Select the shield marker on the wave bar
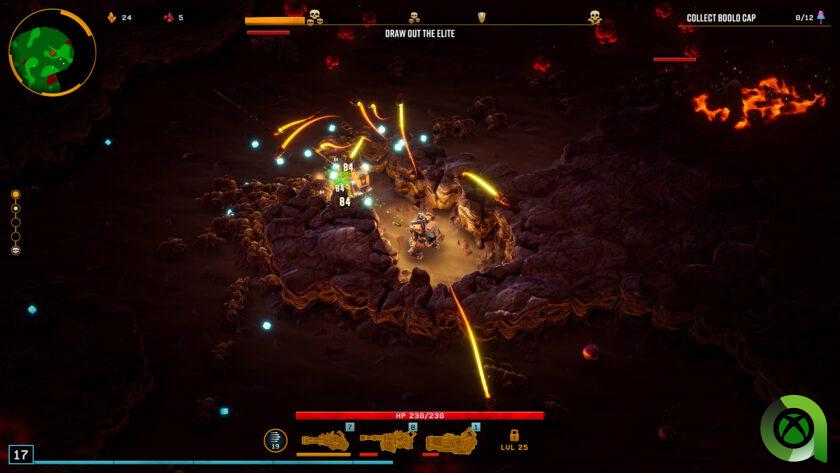 point(481,17)
